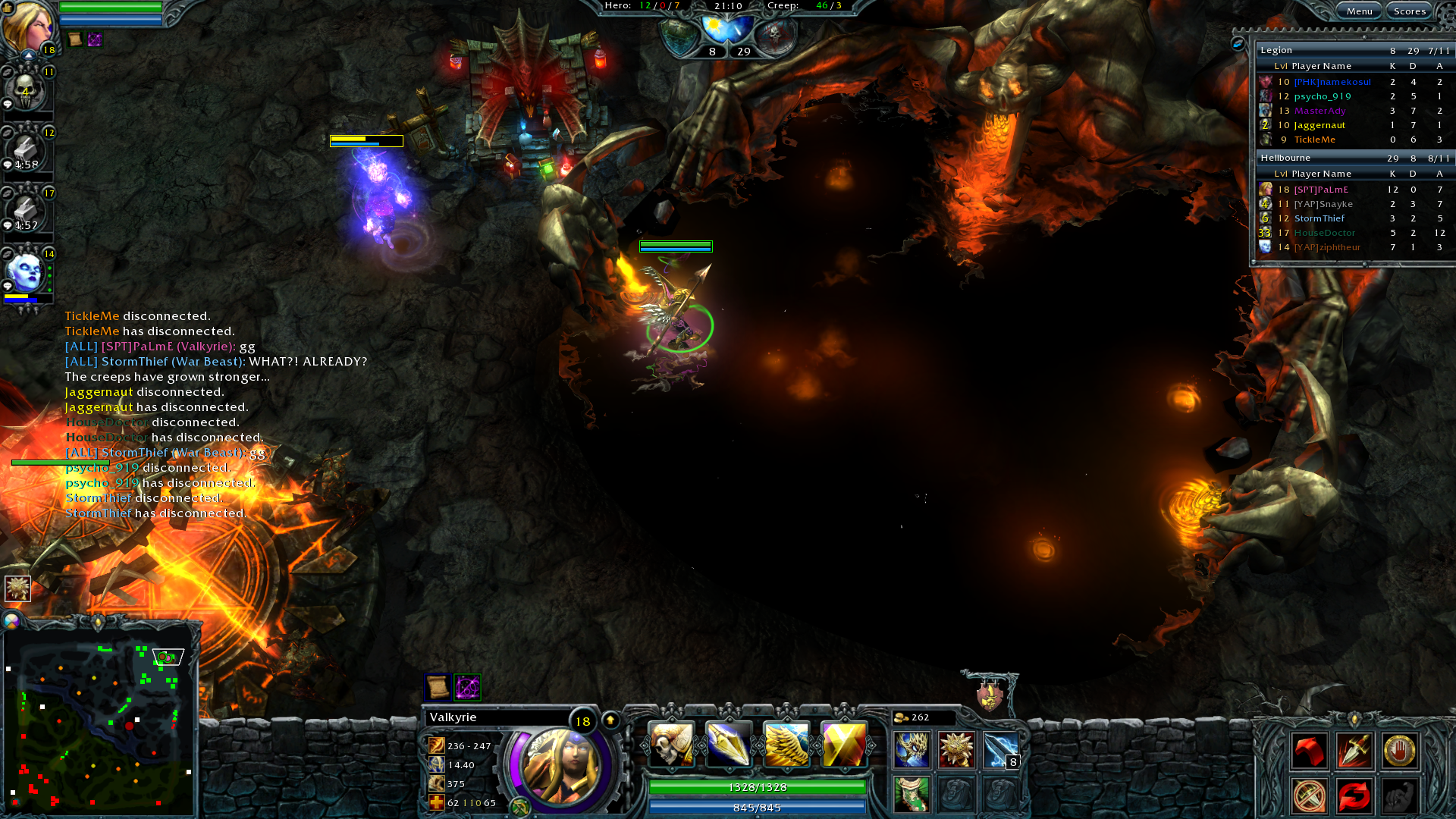Image resolution: width=1456 pixels, height=819 pixels.
Task: Trigger the yellow crossed-beams ultimate ability
Action: coord(843,744)
